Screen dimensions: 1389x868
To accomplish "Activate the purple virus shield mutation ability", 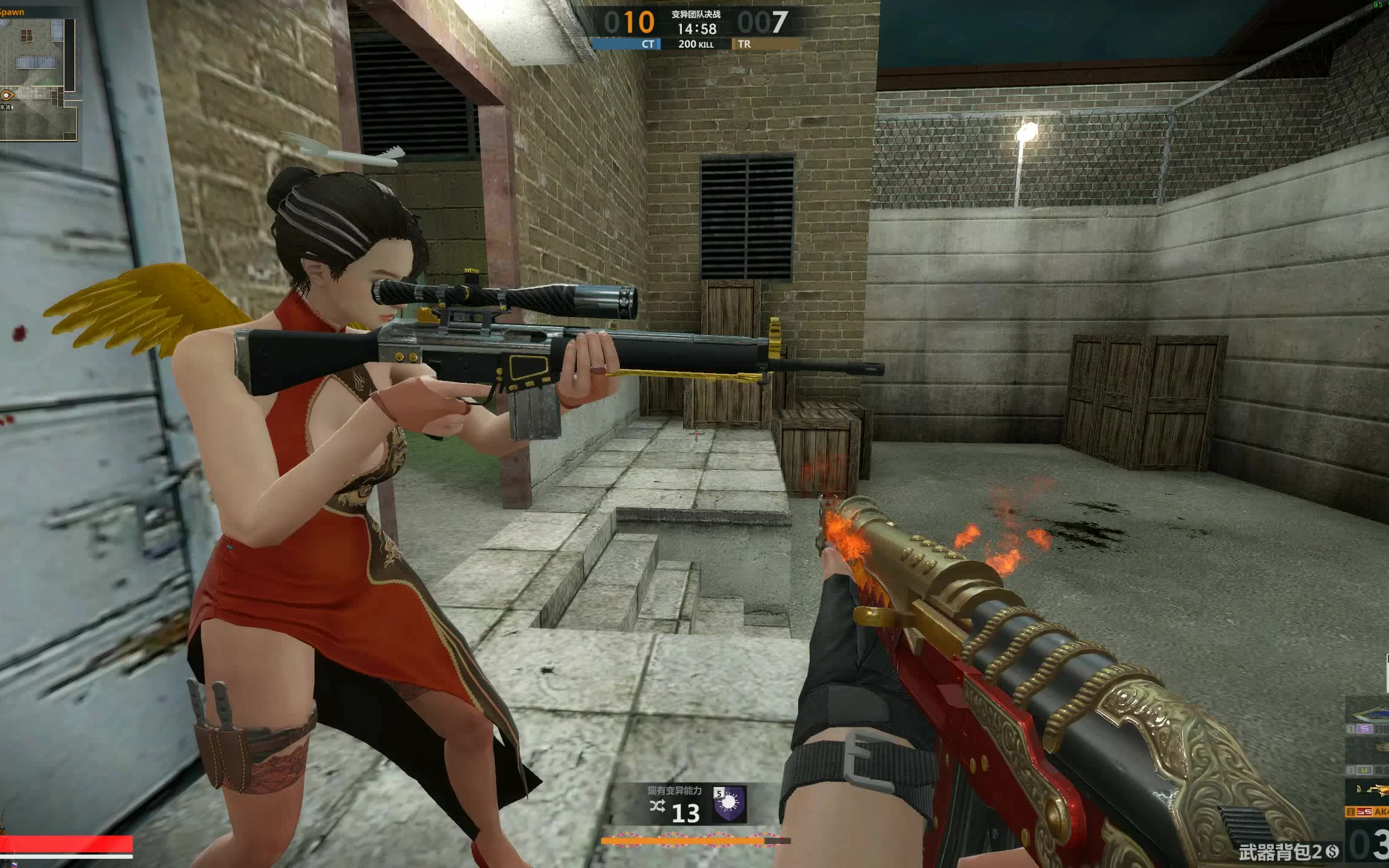I will coord(729,804).
